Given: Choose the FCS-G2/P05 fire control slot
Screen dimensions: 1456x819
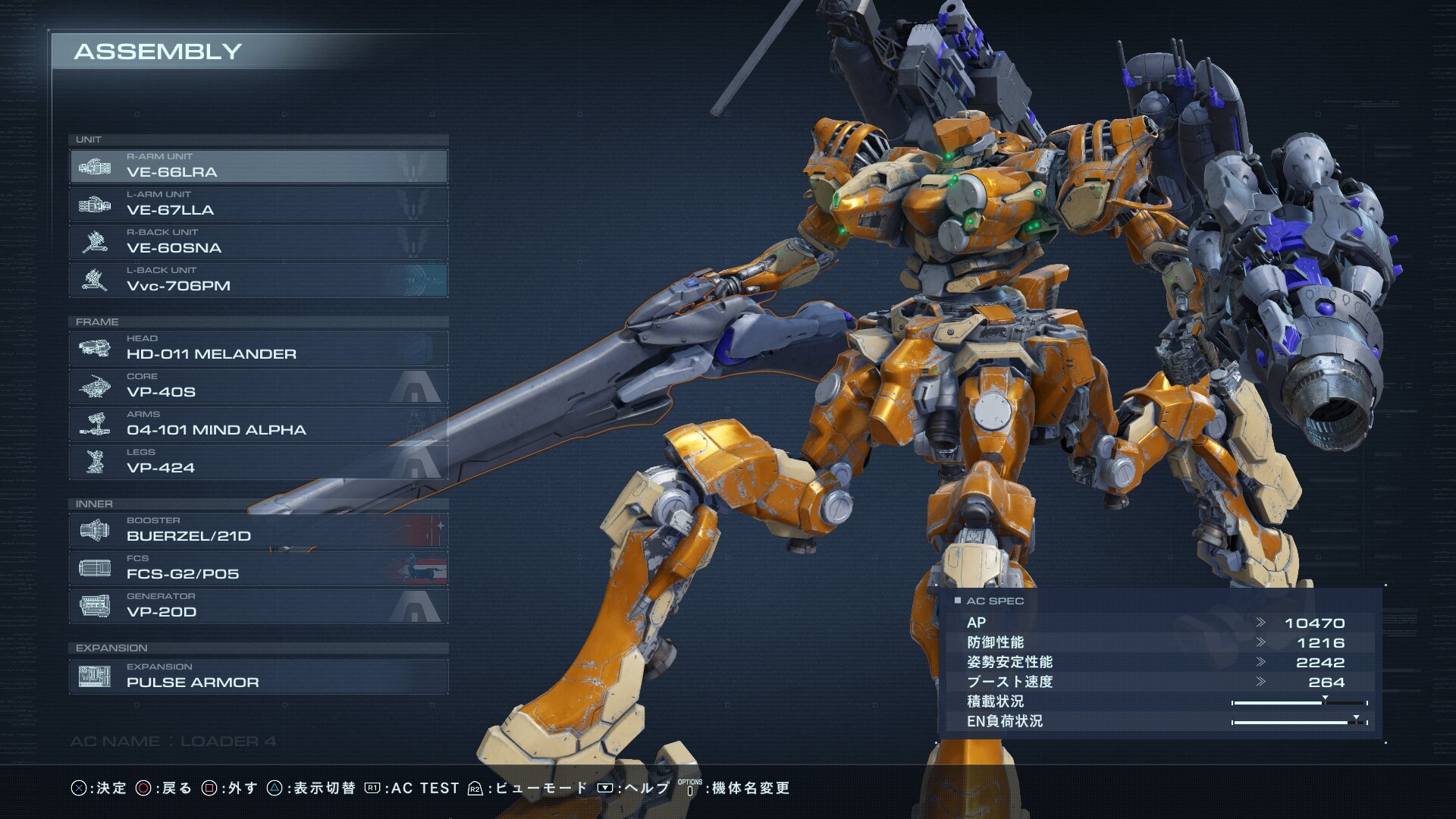Looking at the screenshot, I should [x=258, y=568].
